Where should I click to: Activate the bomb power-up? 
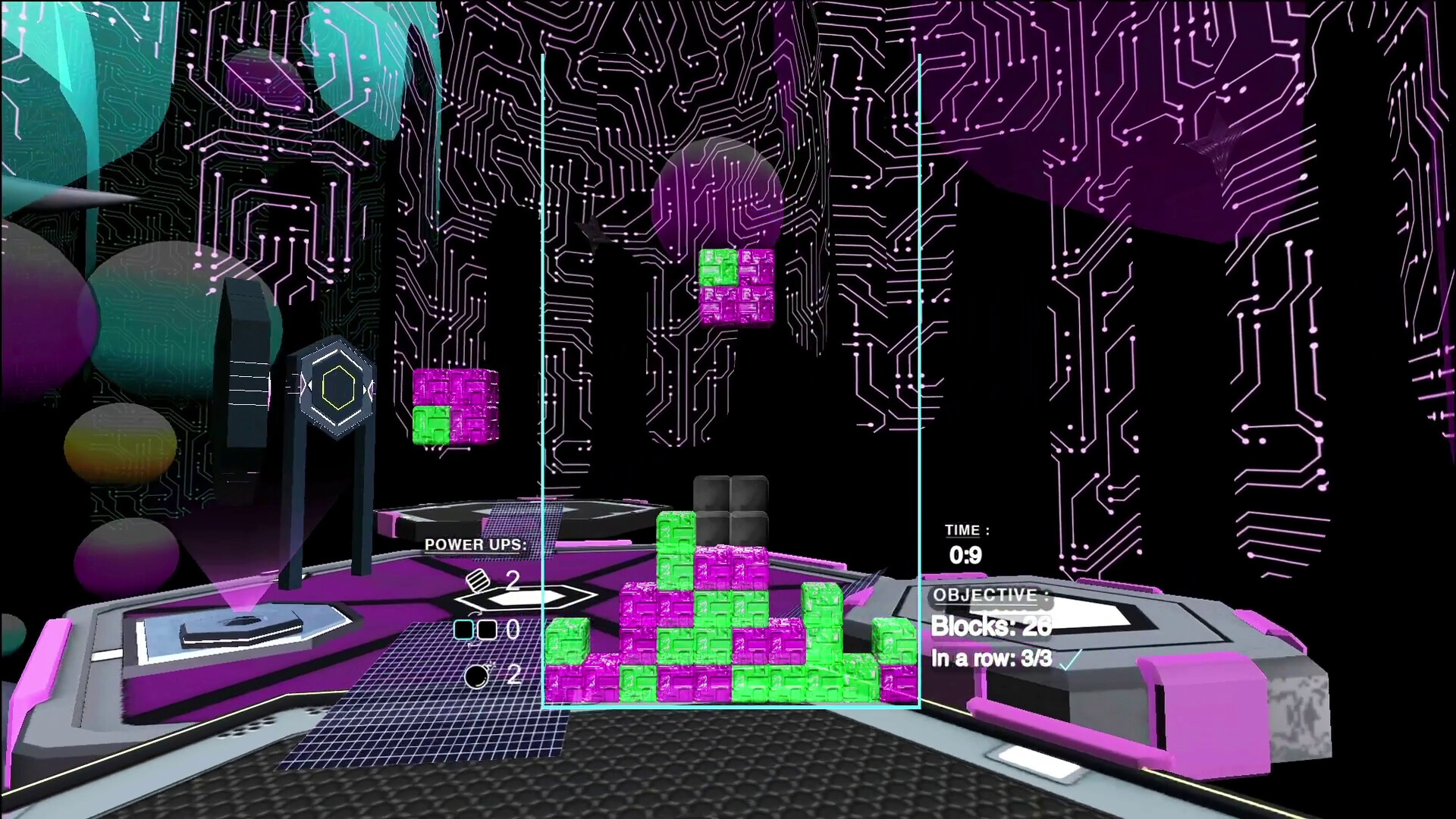point(475,677)
